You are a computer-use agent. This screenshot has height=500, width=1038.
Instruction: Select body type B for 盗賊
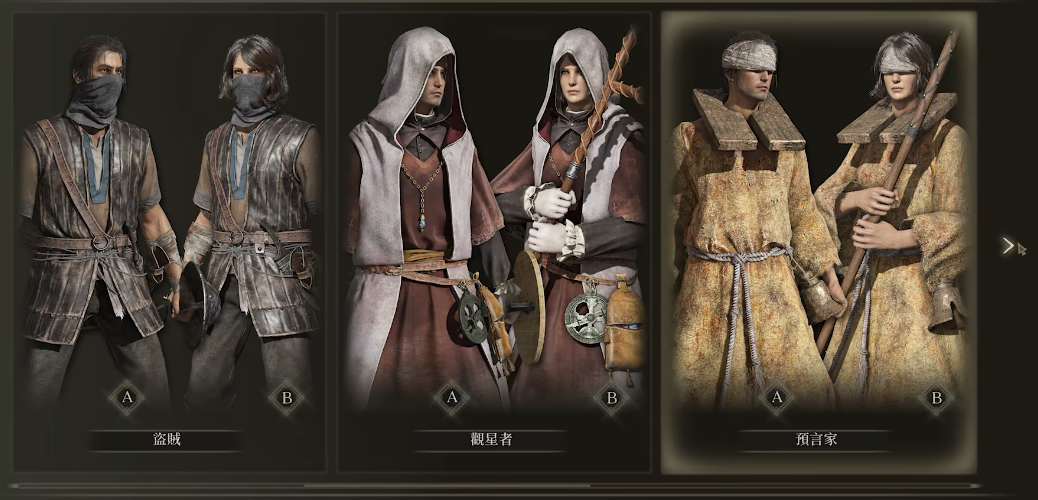coord(286,397)
